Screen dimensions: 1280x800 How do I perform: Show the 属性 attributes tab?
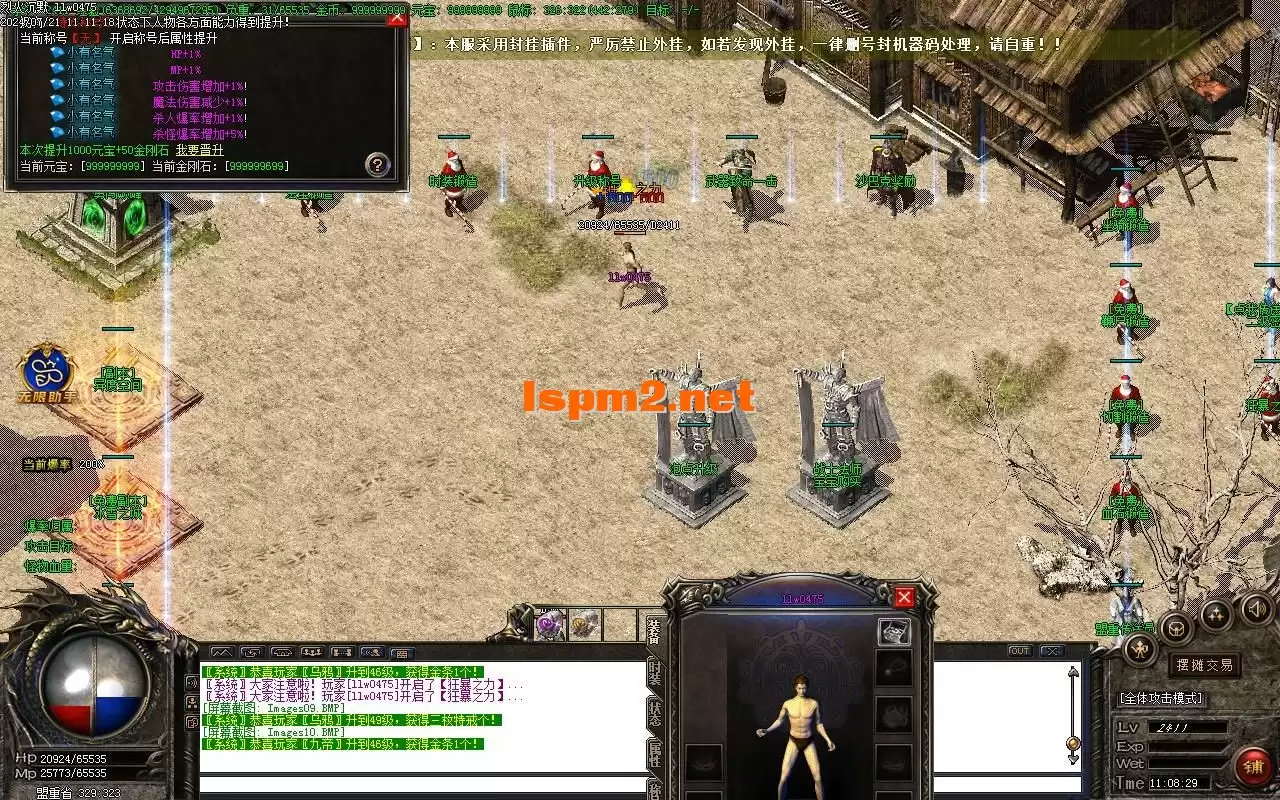pos(654,754)
